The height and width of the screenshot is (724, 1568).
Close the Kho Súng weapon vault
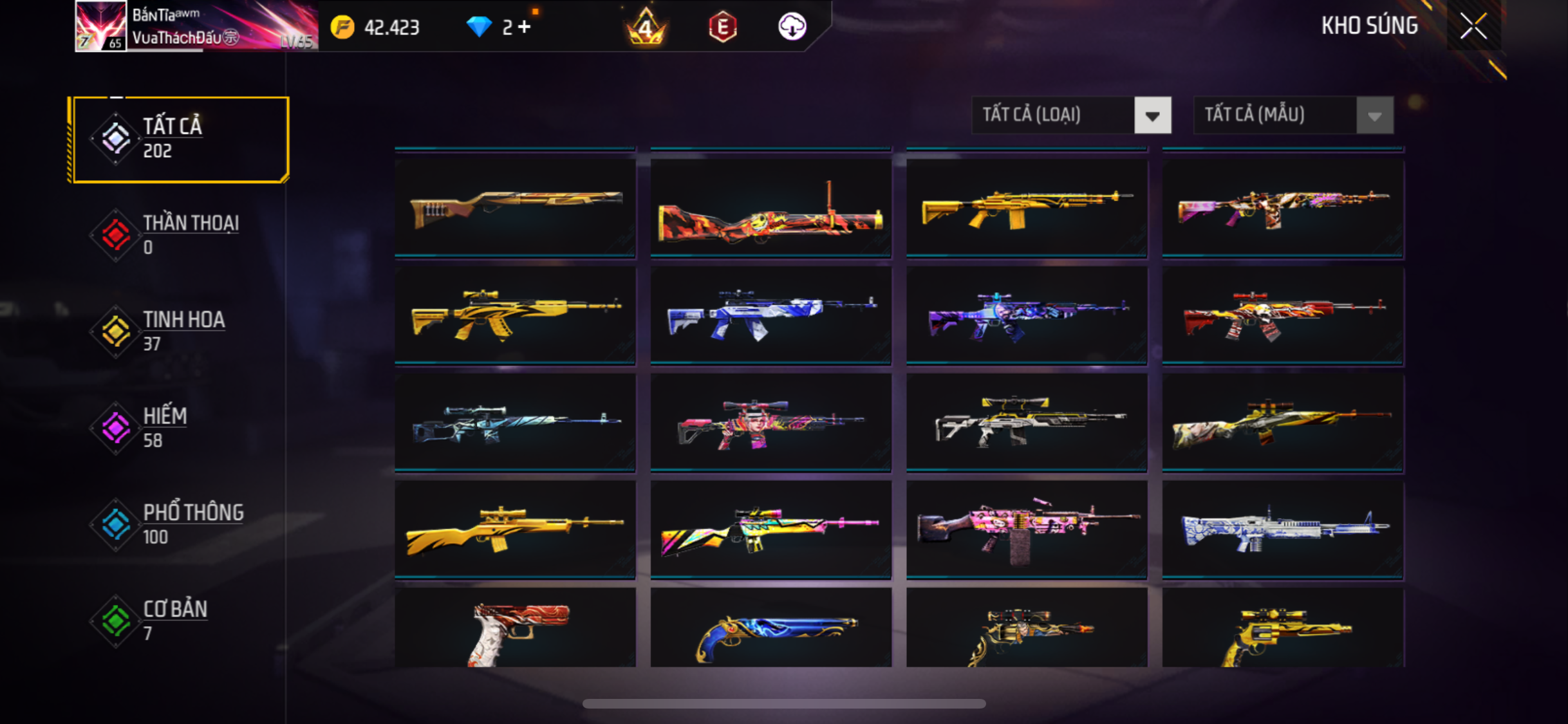point(1473,26)
